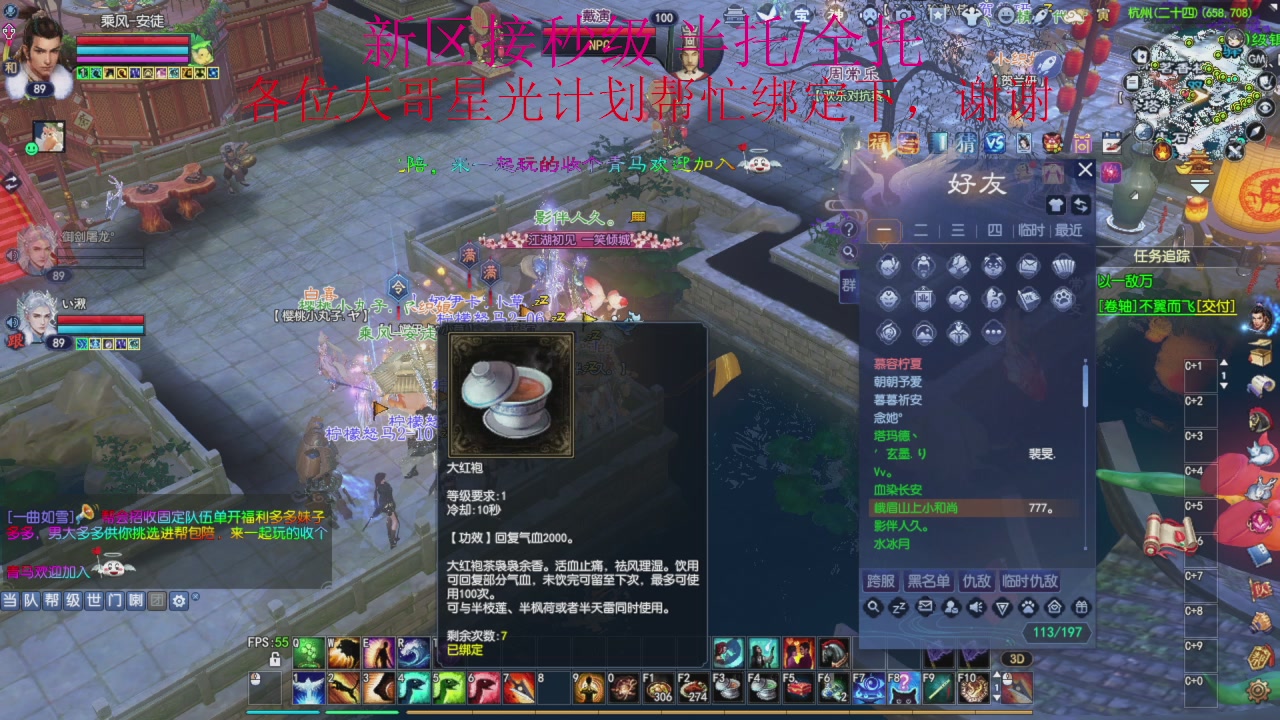Click the triangle expander above the C+1 list
The height and width of the screenshot is (720, 1280).
(1224, 362)
